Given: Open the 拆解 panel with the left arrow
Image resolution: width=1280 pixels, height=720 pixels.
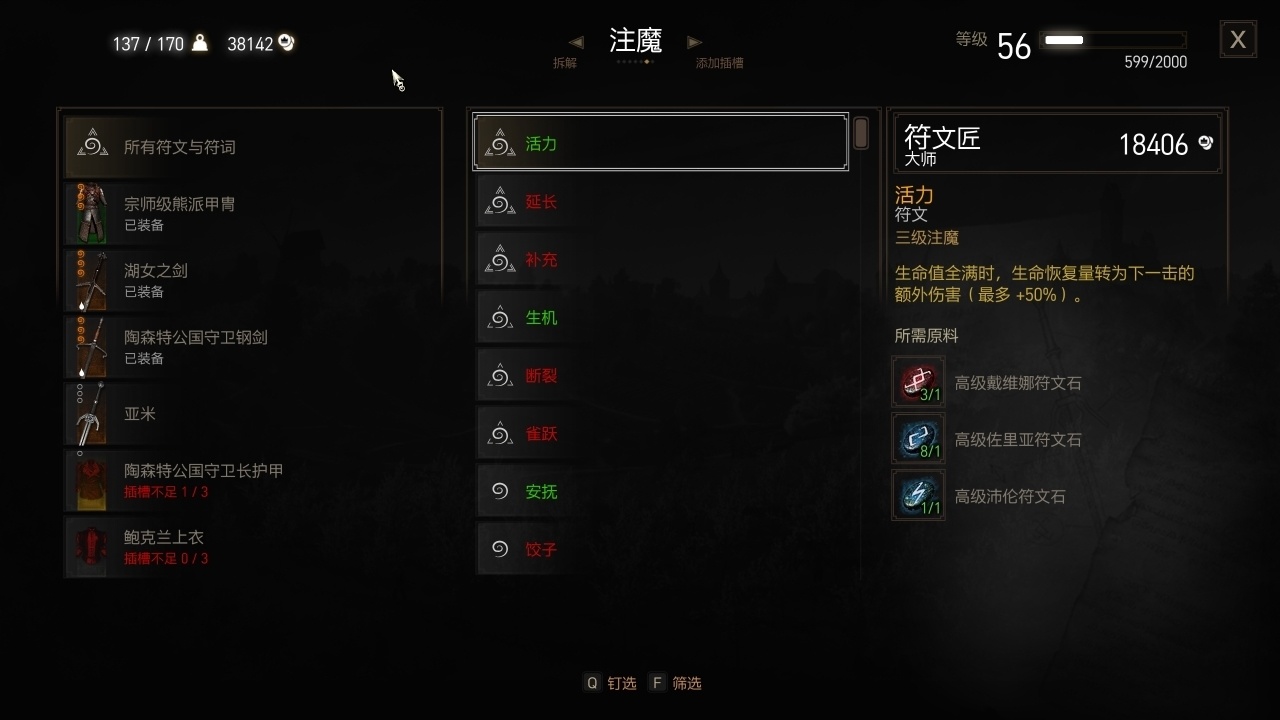Looking at the screenshot, I should (x=575, y=41).
